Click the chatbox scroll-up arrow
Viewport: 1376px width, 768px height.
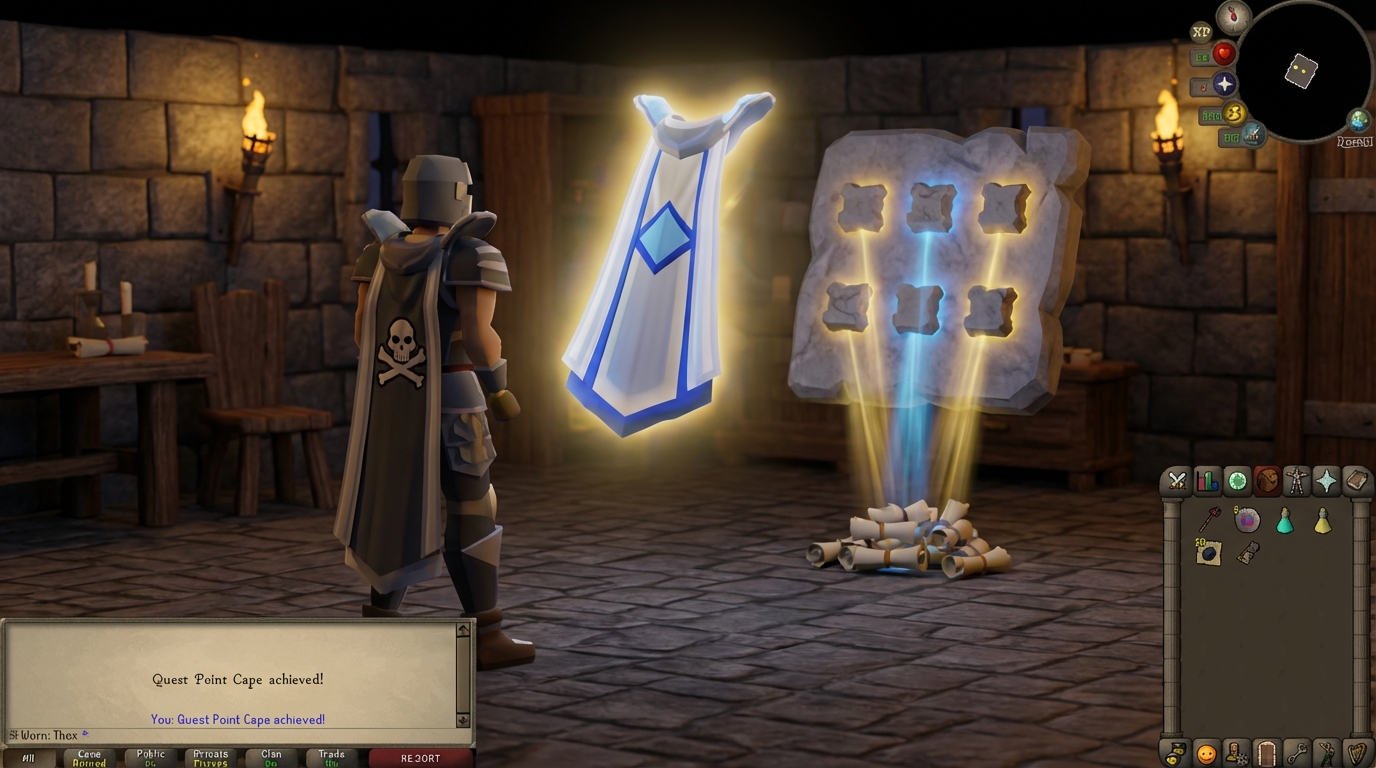pyautogui.click(x=461, y=630)
